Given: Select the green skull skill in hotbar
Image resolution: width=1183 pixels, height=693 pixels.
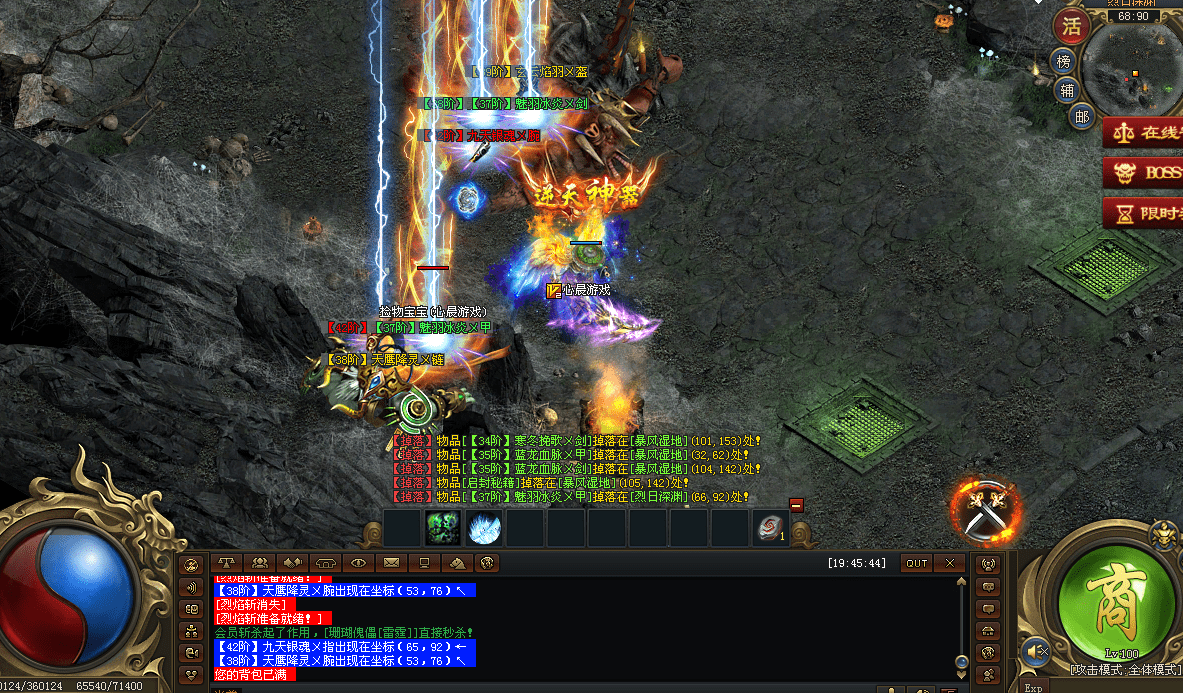Looking at the screenshot, I should tap(443, 528).
